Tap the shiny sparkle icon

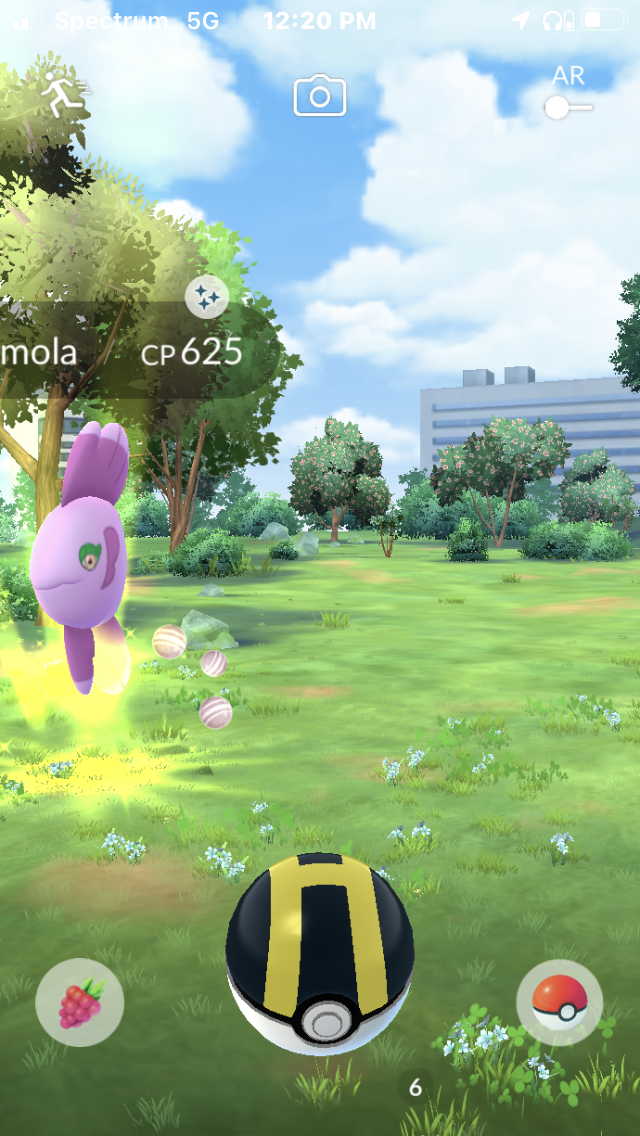(x=207, y=297)
